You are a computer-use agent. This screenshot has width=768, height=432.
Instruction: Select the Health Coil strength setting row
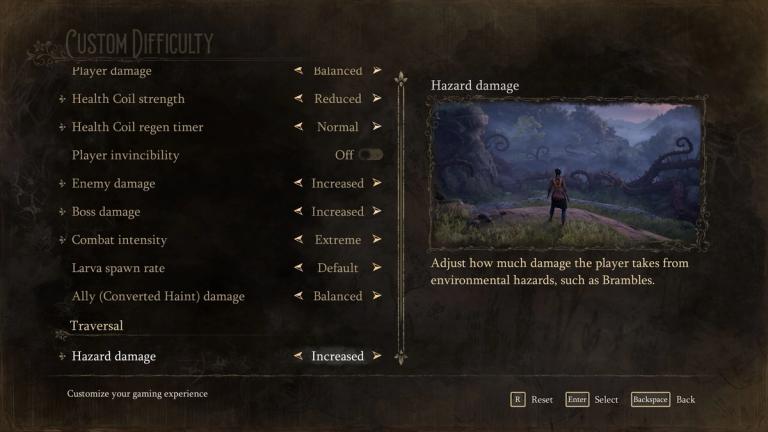point(128,99)
